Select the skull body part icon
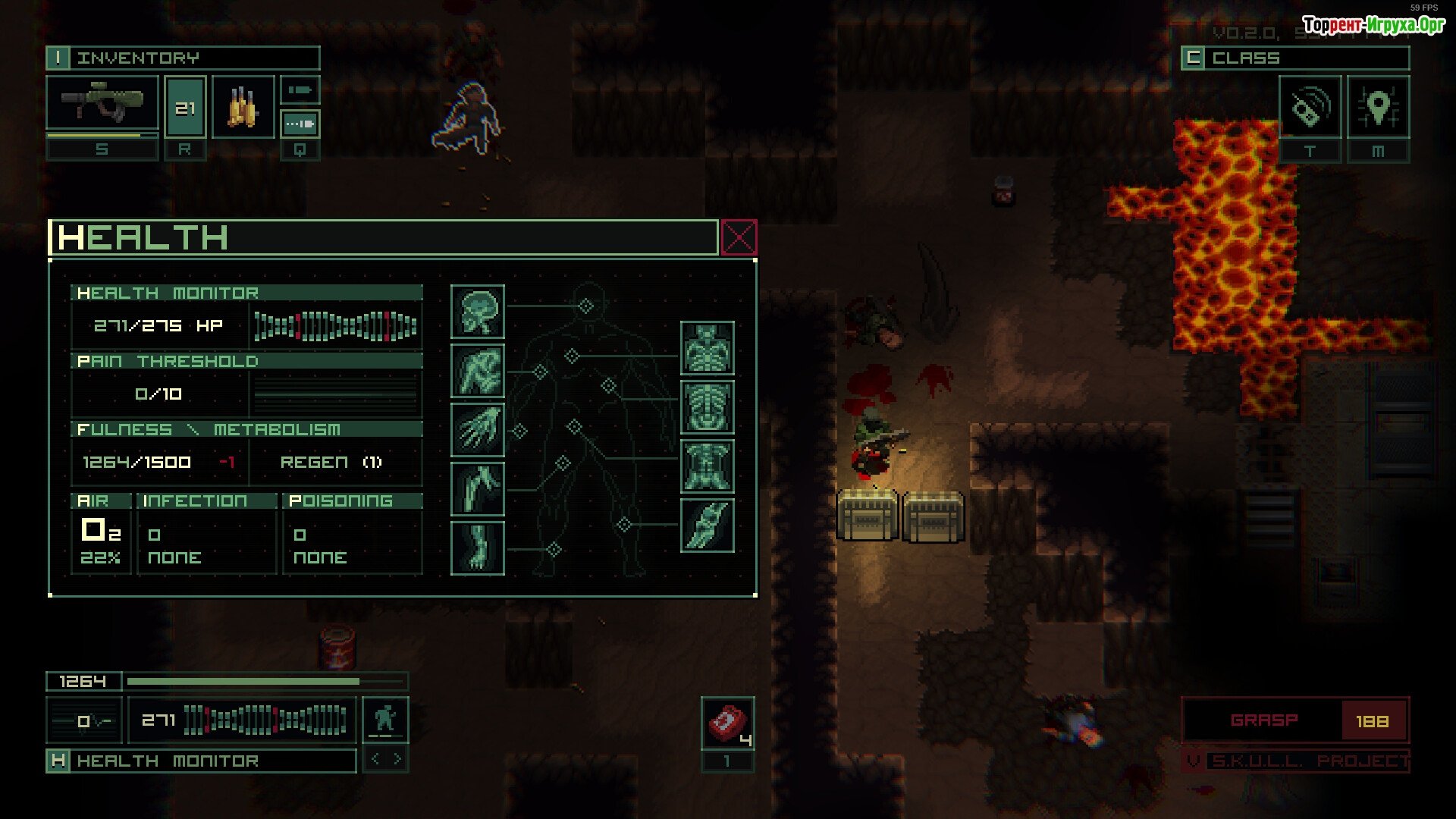Image resolution: width=1456 pixels, height=819 pixels. pyautogui.click(x=478, y=312)
